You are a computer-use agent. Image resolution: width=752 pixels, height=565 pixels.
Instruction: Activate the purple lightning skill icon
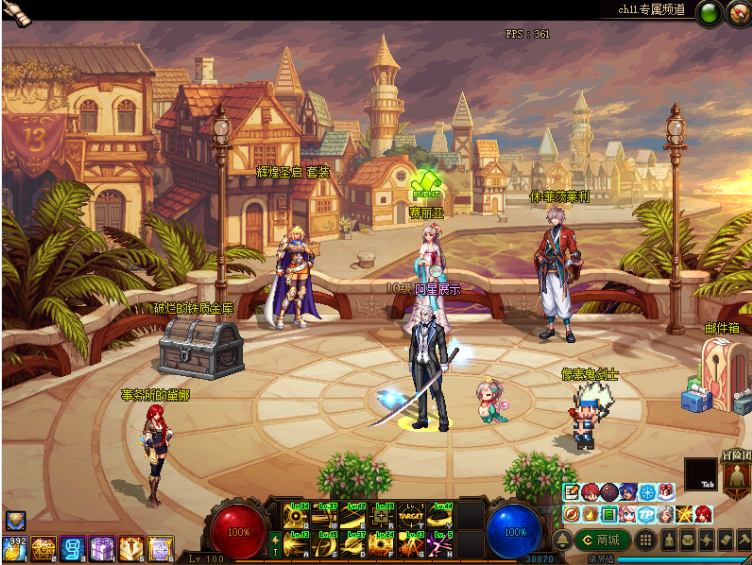(441, 544)
